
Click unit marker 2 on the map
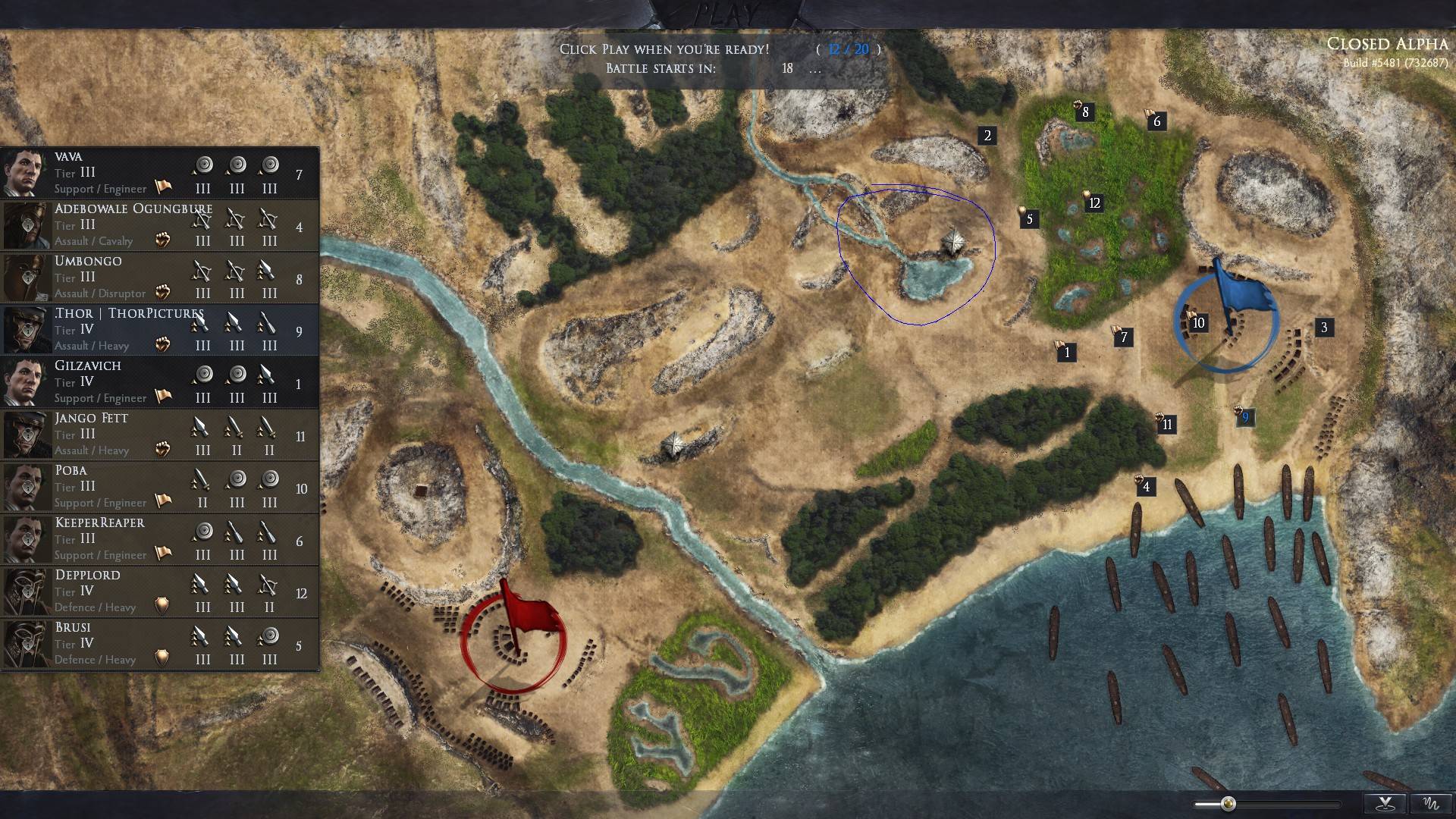pyautogui.click(x=987, y=136)
